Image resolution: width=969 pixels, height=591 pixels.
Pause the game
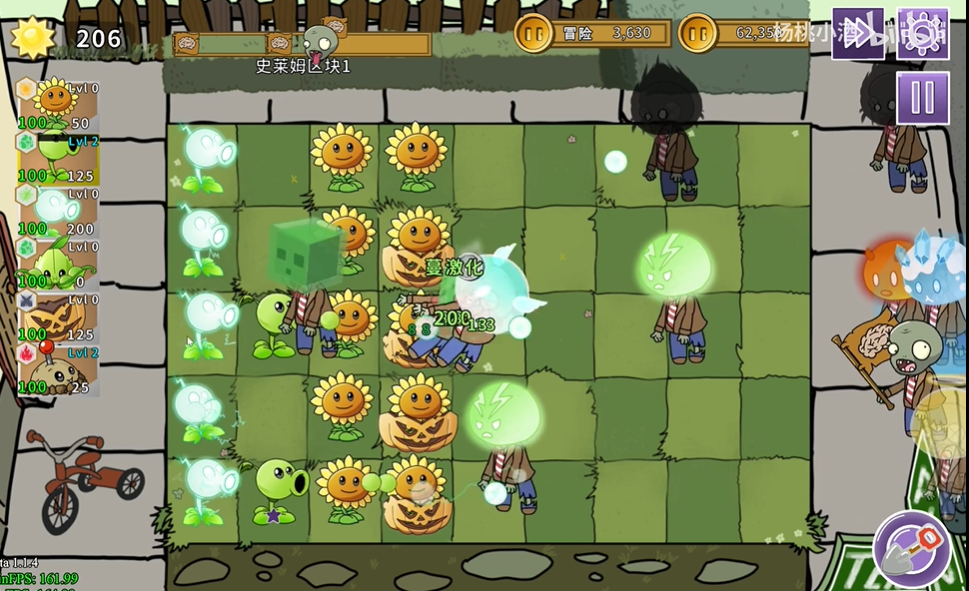922,98
